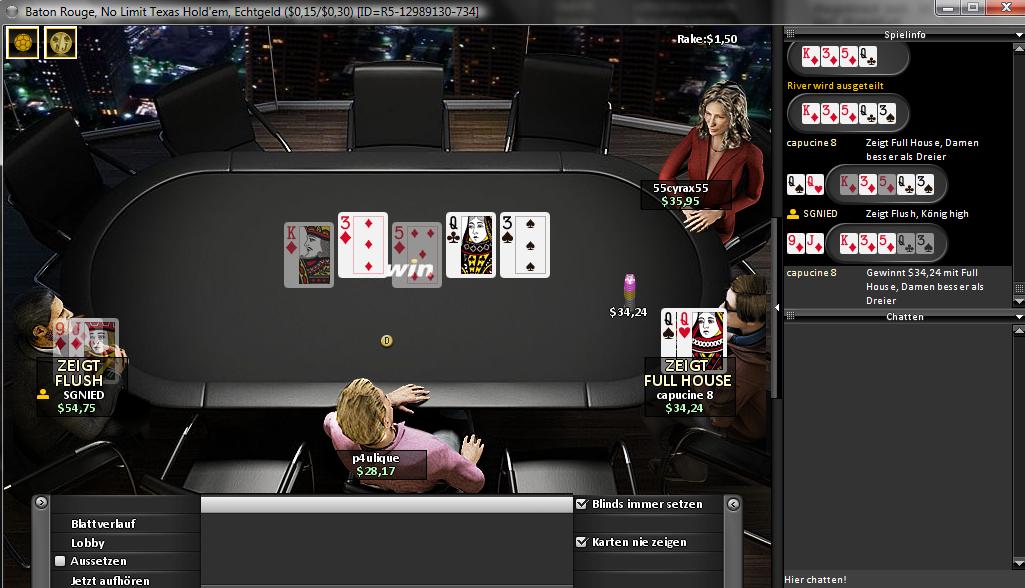
Task: Collapse the Chatten panel arrow
Action: pyautogui.click(x=1017, y=317)
